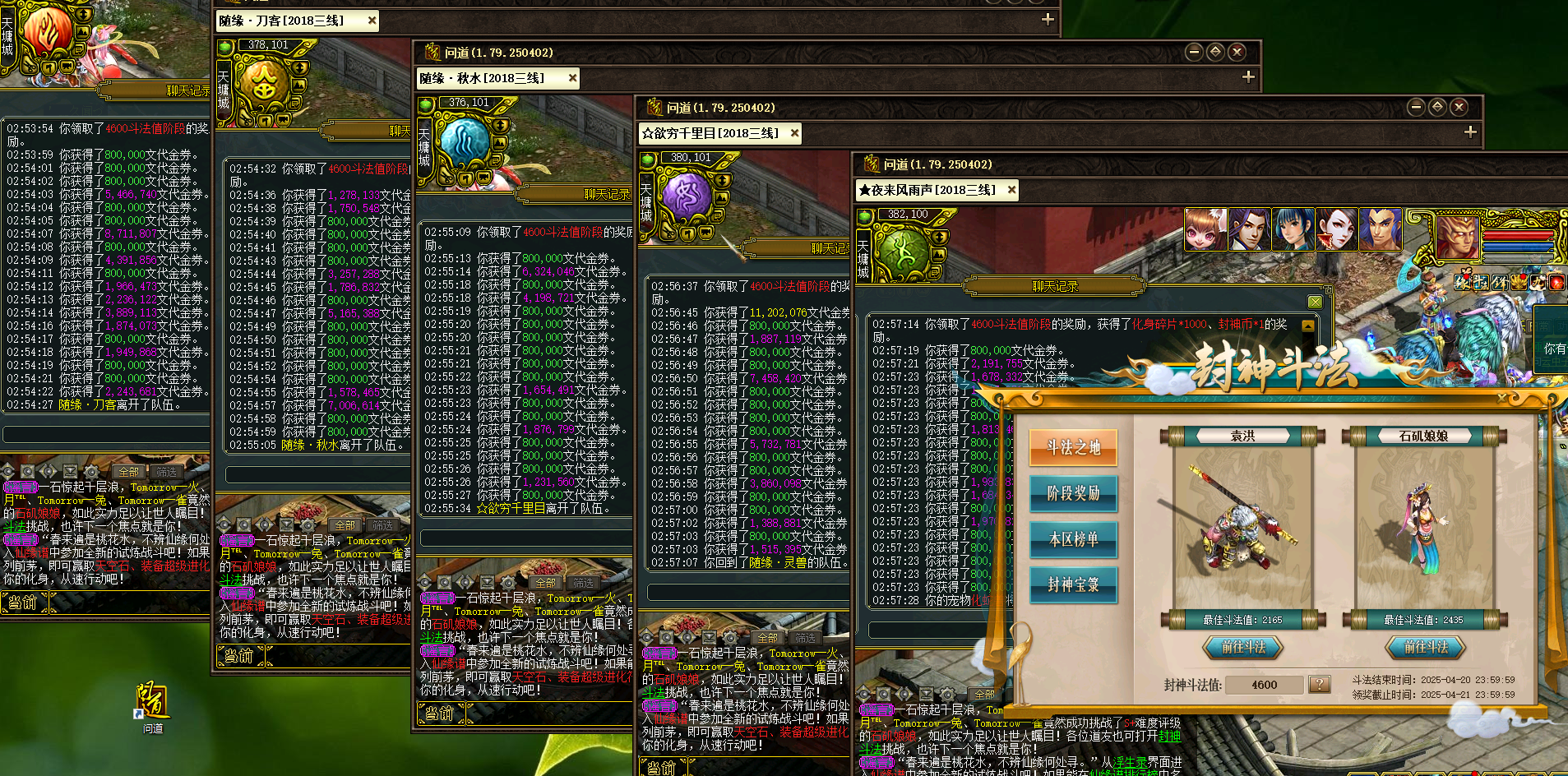
Task: Minimize the 欲穷千里目 问道 game window
Action: coord(1415,107)
